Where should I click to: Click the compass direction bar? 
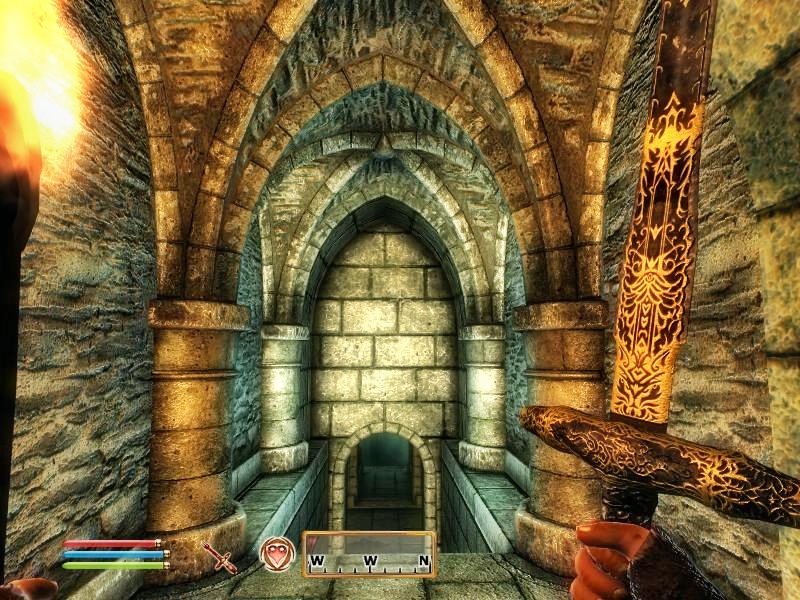click(369, 554)
